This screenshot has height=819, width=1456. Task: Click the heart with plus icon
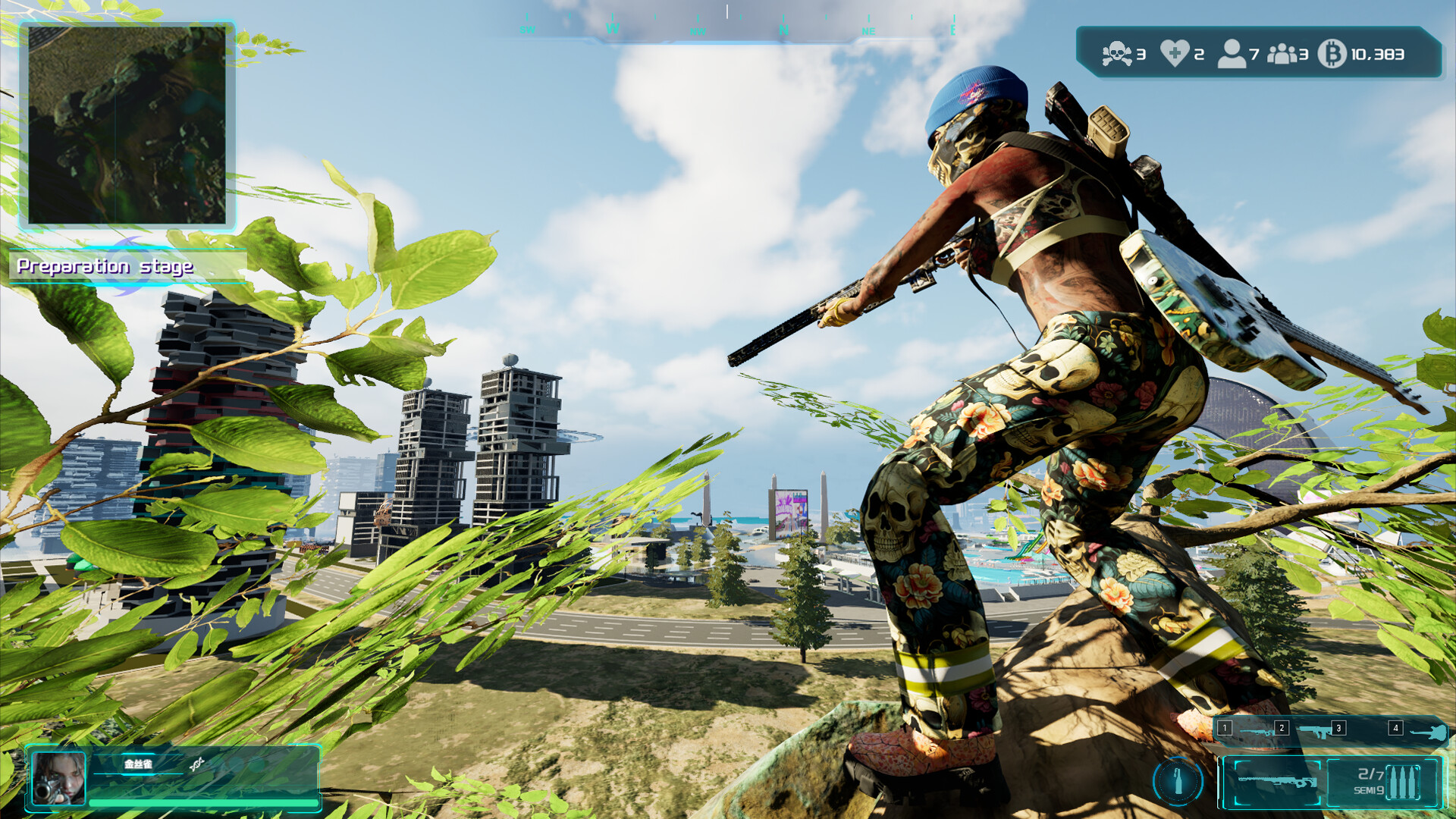[1175, 54]
